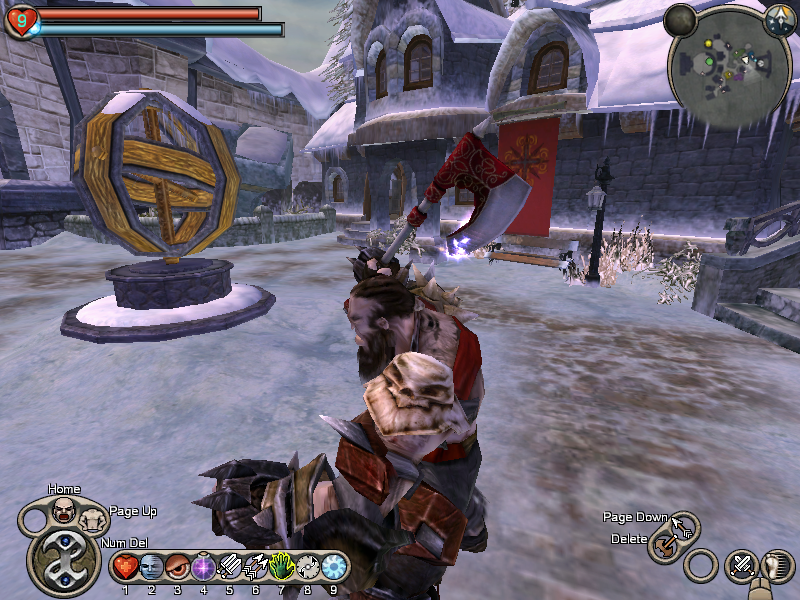The width and height of the screenshot is (800, 600).
Task: Select the white circular blade ability icon
Action: [307, 568]
